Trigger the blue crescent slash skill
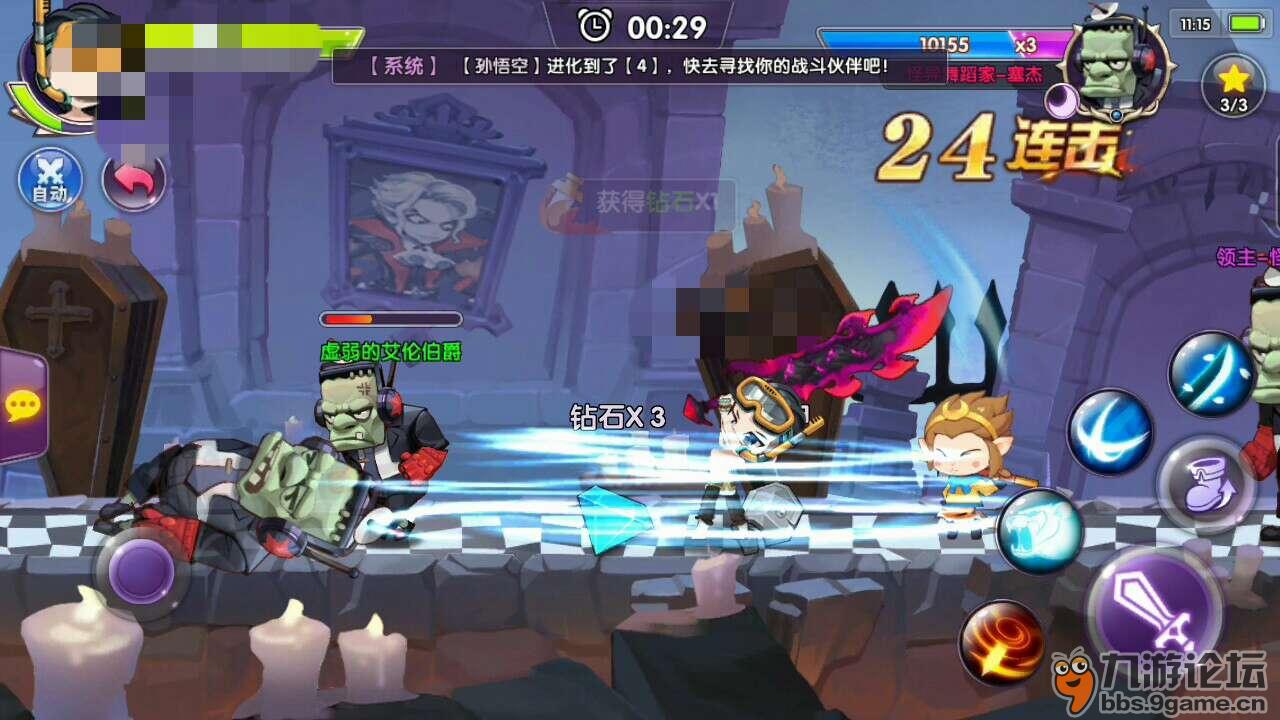This screenshot has height=720, width=1280. point(1110,432)
